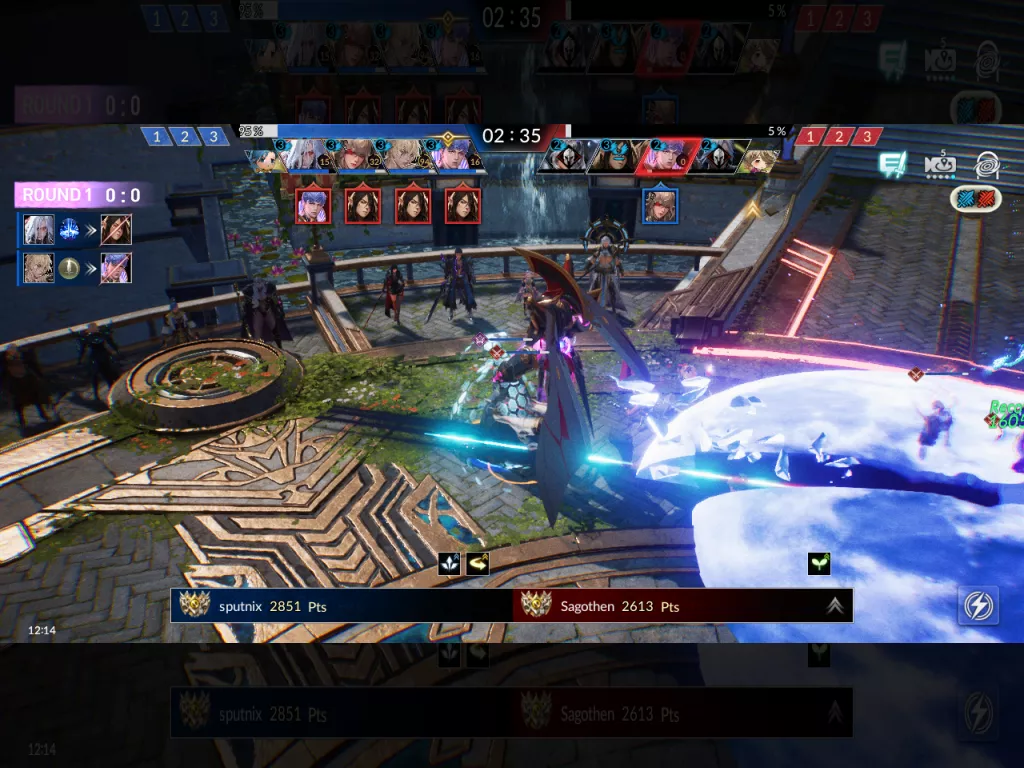This screenshot has width=1024, height=768.
Task: Activate the lightning bolt button
Action: (x=977, y=605)
